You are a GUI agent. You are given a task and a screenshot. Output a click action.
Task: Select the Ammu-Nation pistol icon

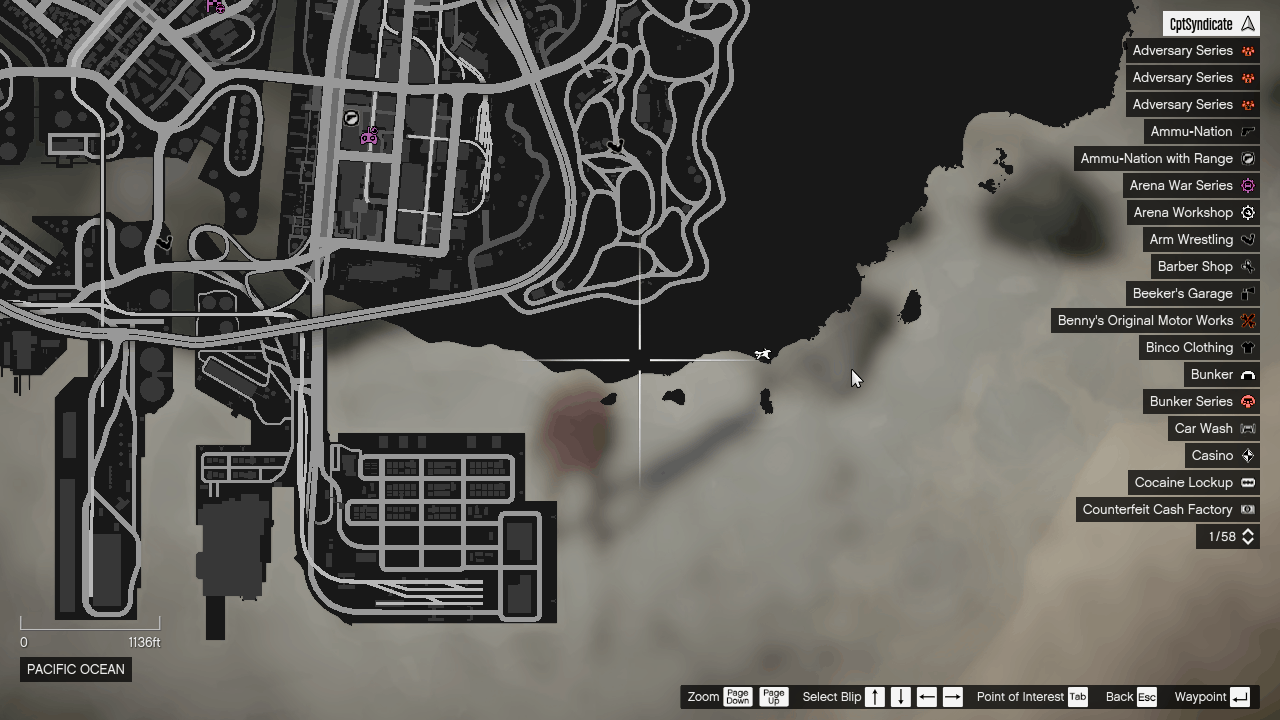pos(1246,131)
